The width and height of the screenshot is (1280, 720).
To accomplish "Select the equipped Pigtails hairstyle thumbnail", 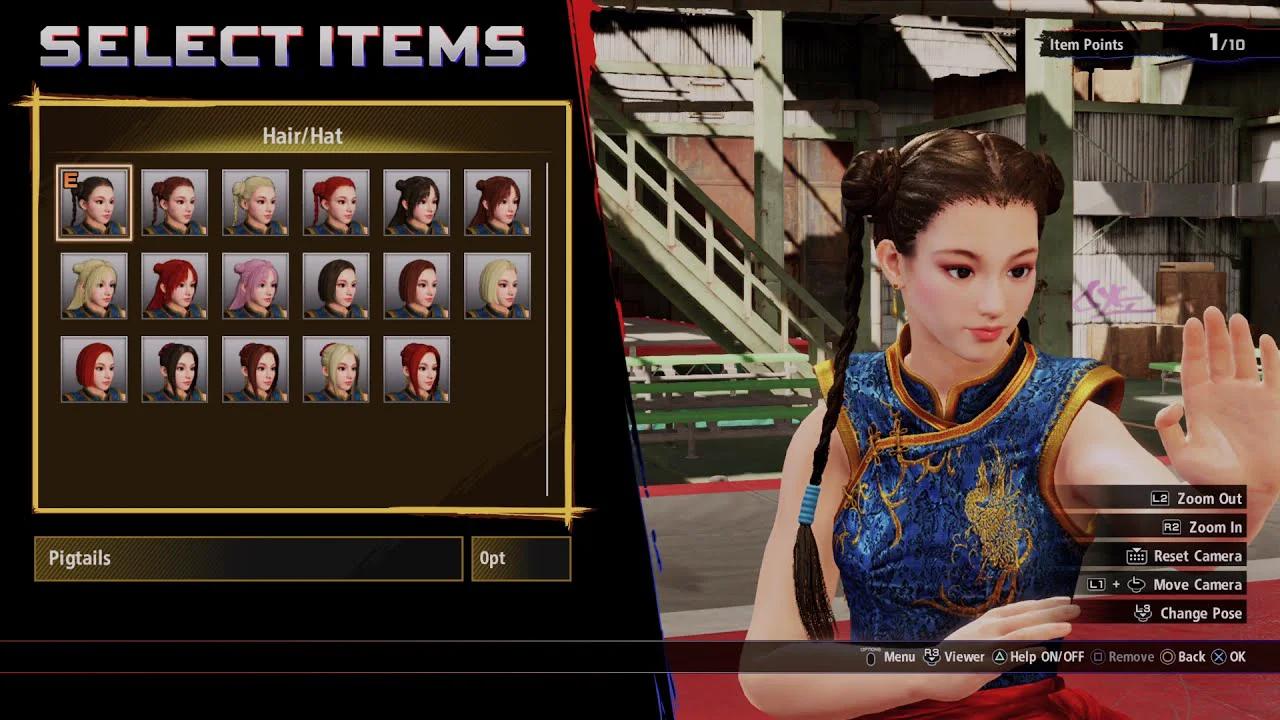I will pyautogui.click(x=94, y=200).
